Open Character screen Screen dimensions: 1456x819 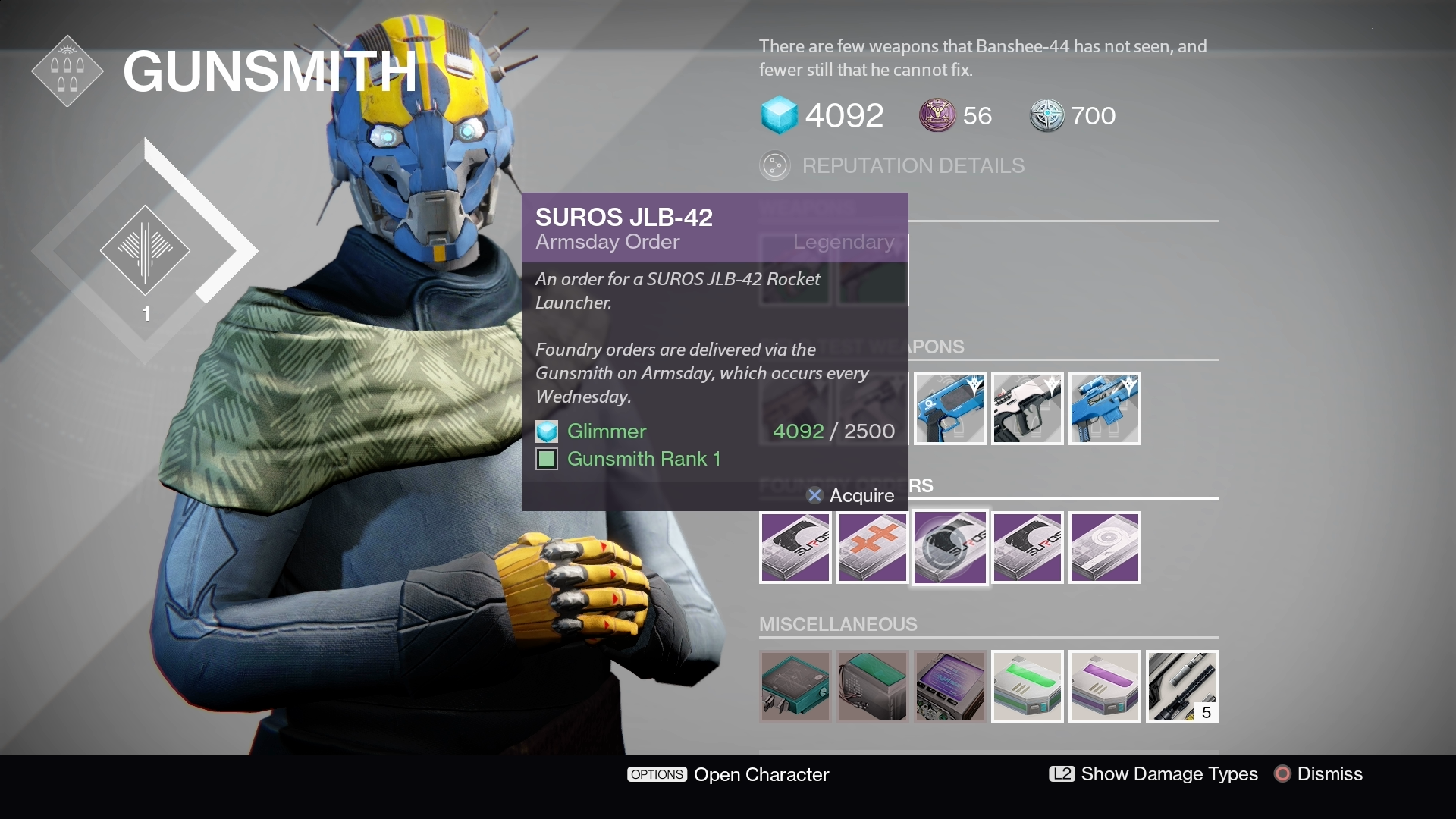click(x=728, y=774)
